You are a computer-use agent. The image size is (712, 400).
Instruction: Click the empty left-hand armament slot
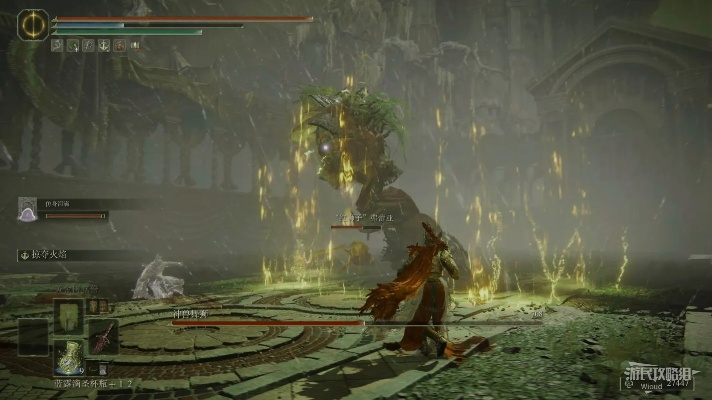(33, 337)
